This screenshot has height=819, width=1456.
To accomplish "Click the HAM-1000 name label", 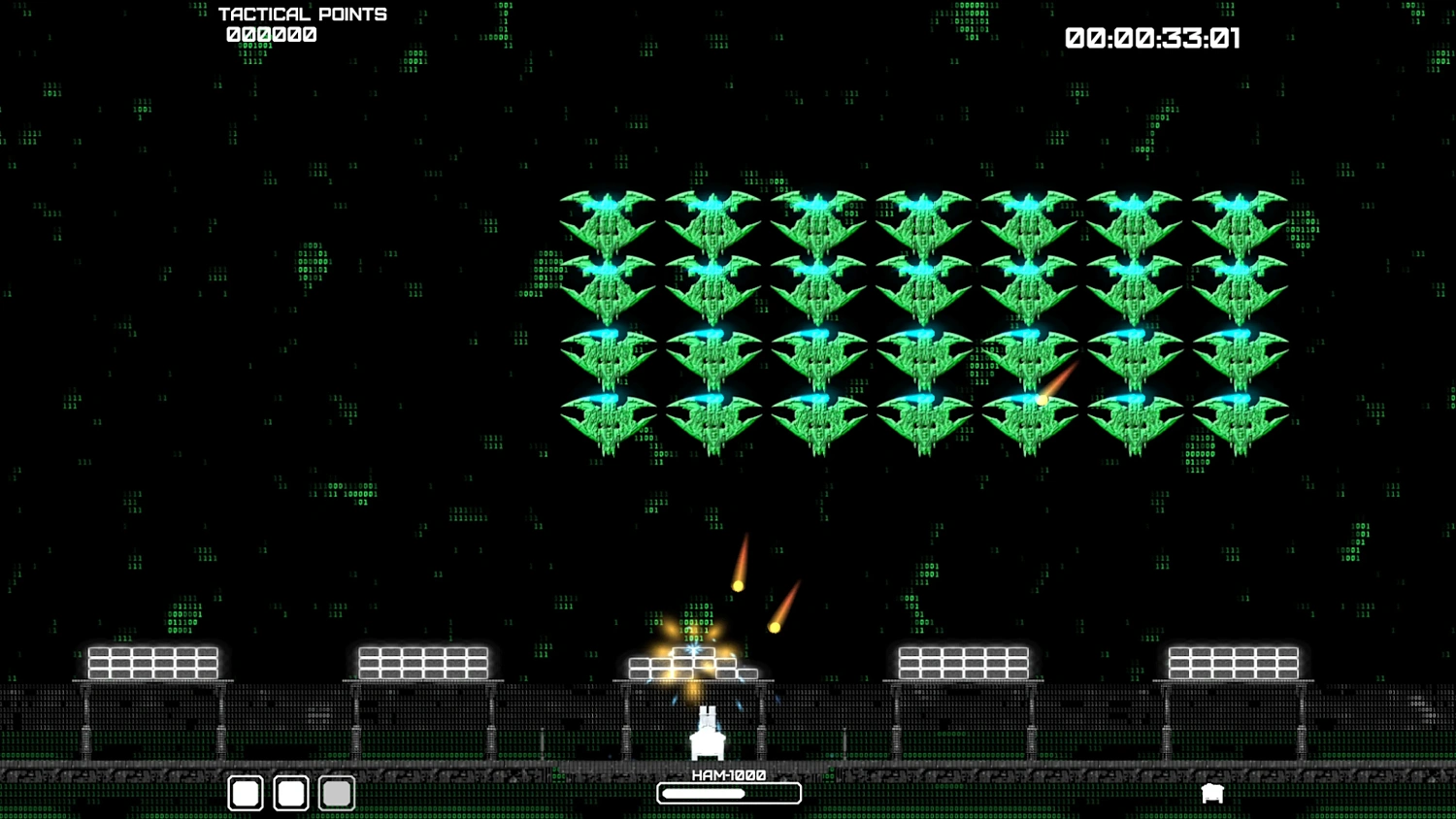I will pyautogui.click(x=728, y=774).
